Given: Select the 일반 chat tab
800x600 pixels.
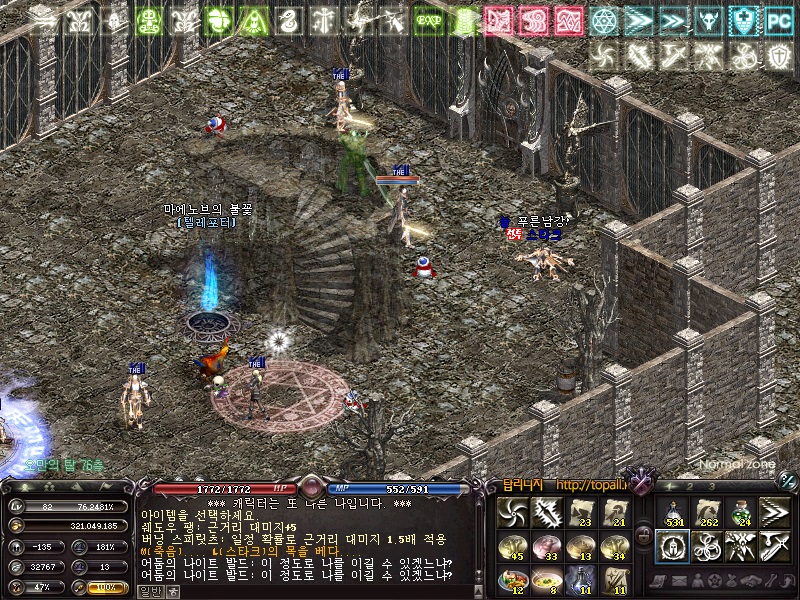Looking at the screenshot, I should tap(148, 591).
